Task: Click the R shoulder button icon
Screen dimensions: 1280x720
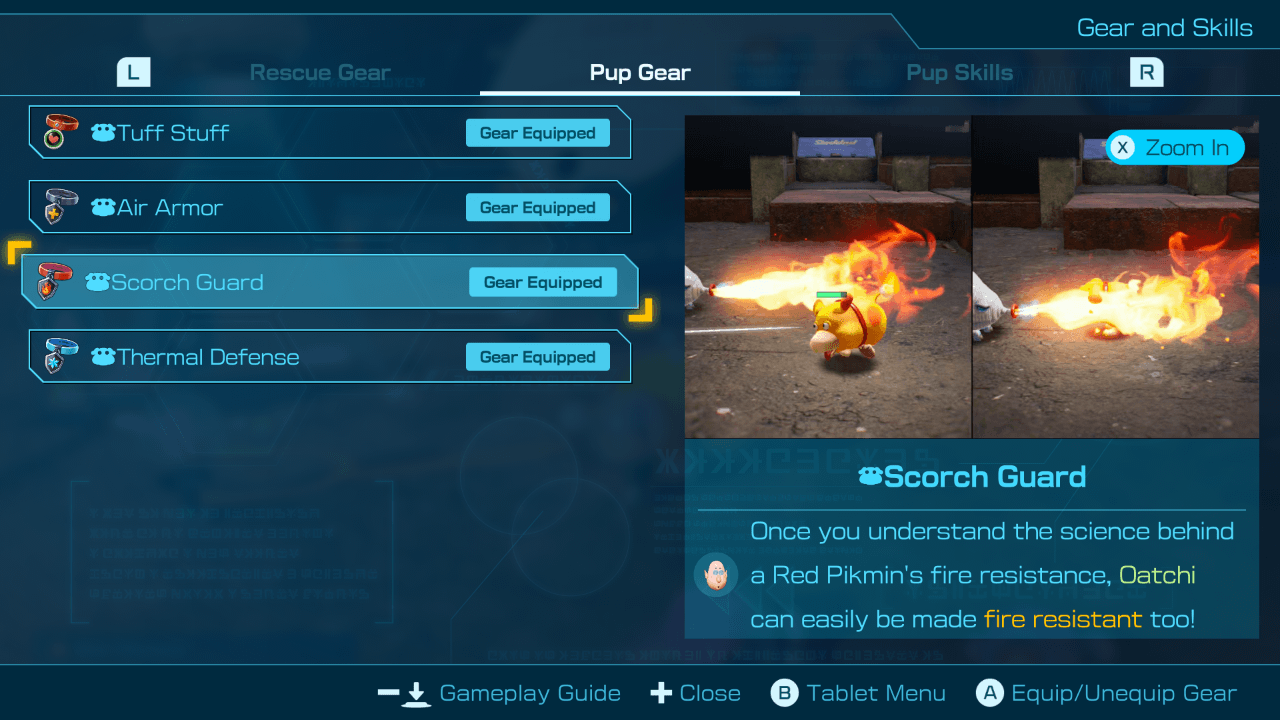Action: pyautogui.click(x=1146, y=71)
